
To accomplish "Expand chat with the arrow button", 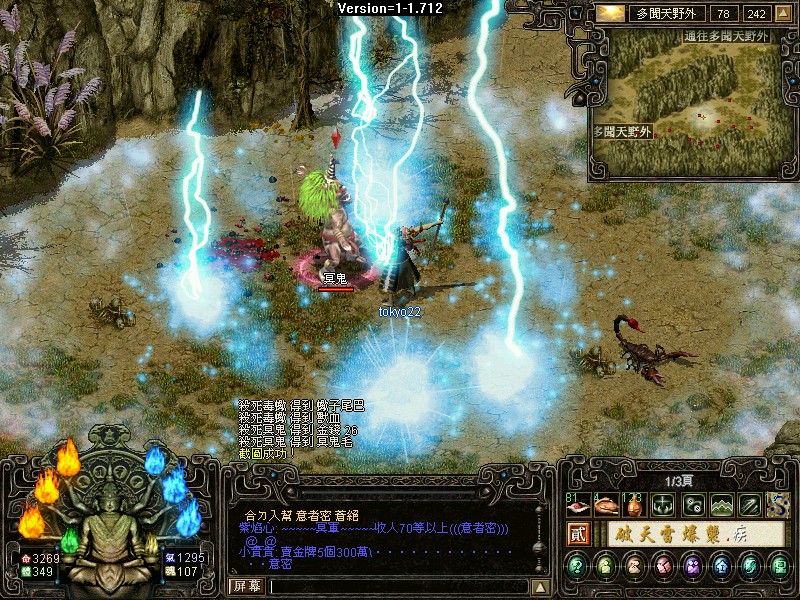I will click(540, 586).
